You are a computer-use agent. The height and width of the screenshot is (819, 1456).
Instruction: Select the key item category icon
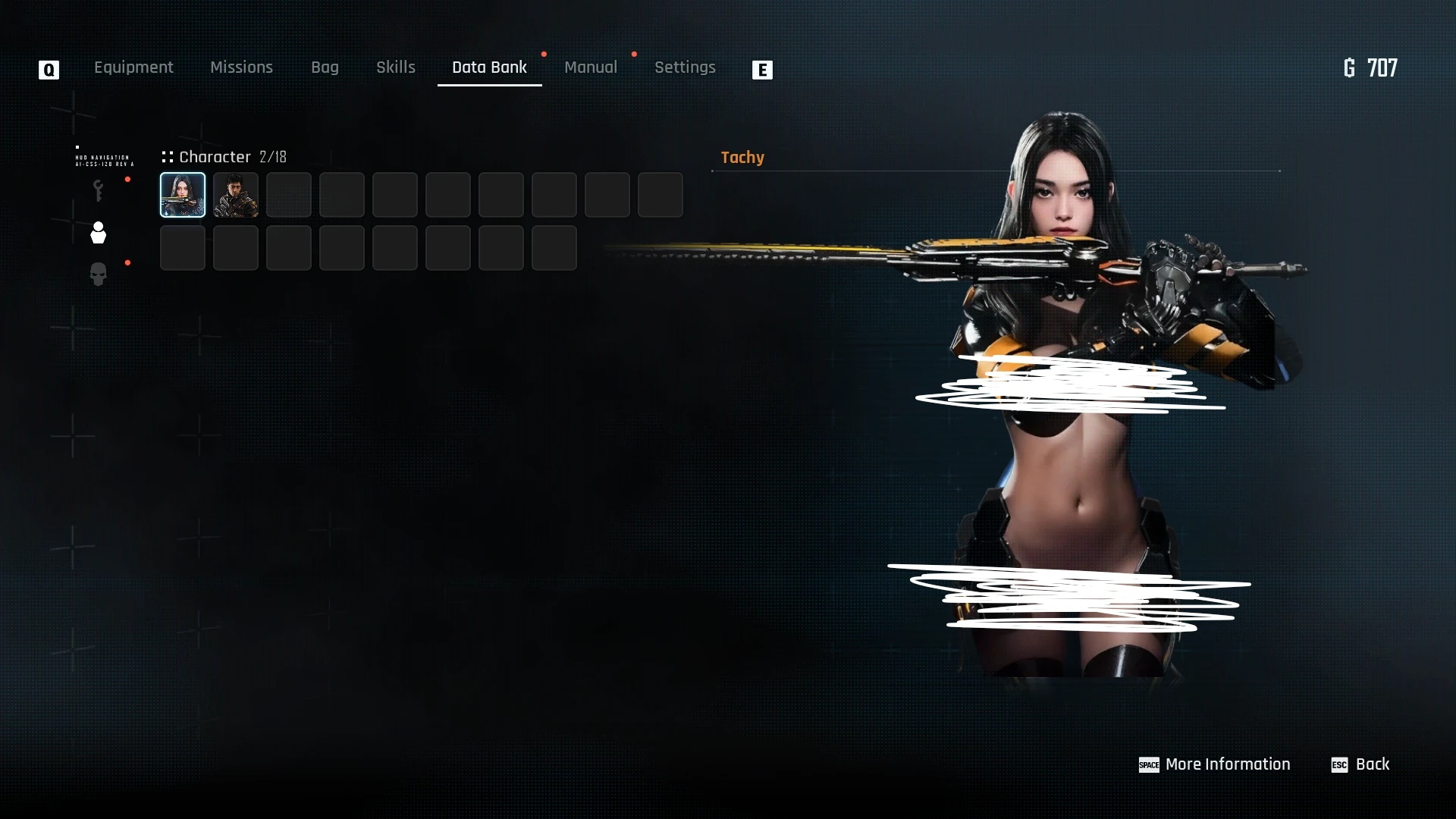coord(98,190)
